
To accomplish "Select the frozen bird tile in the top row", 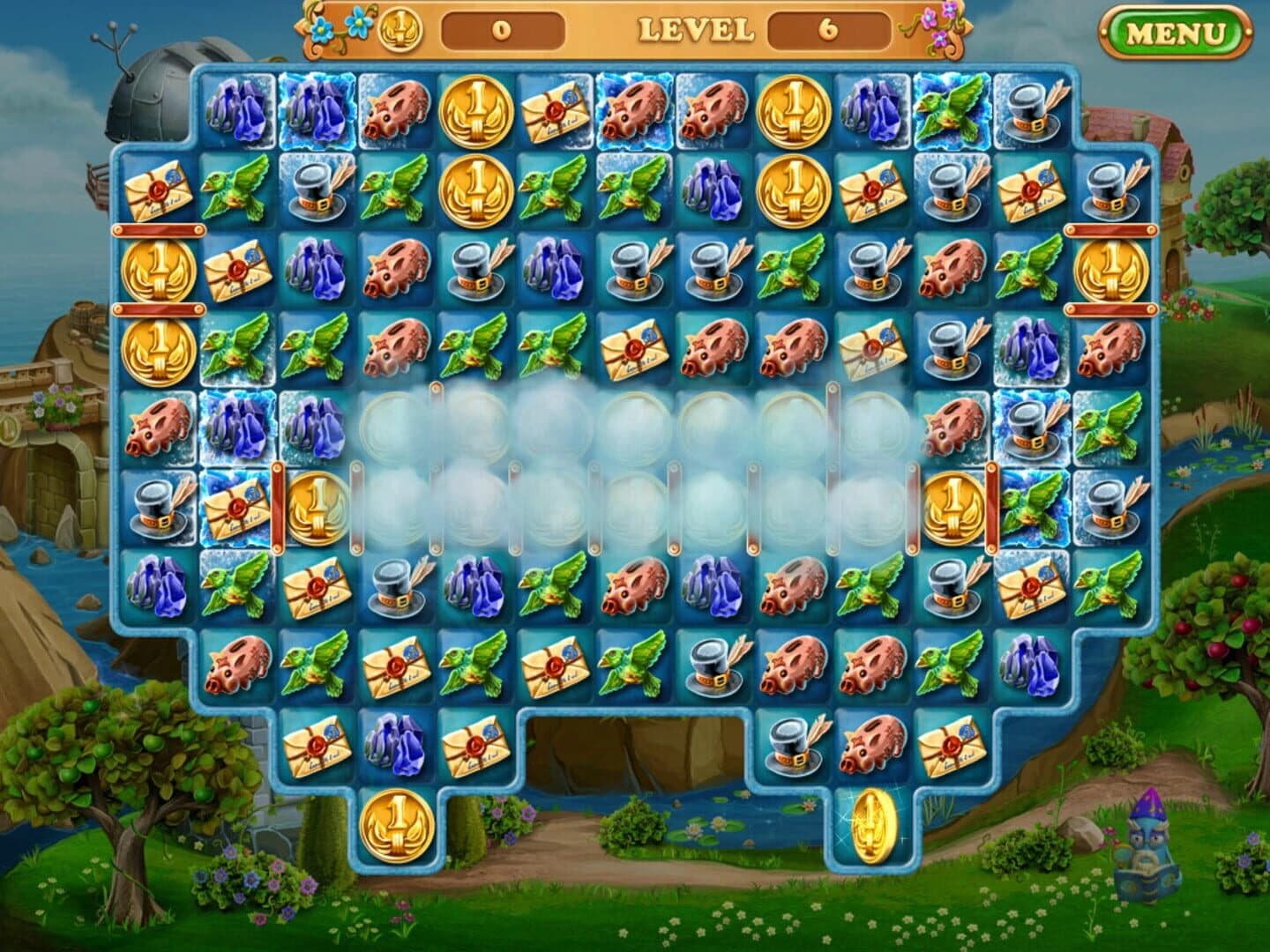I will click(954, 110).
